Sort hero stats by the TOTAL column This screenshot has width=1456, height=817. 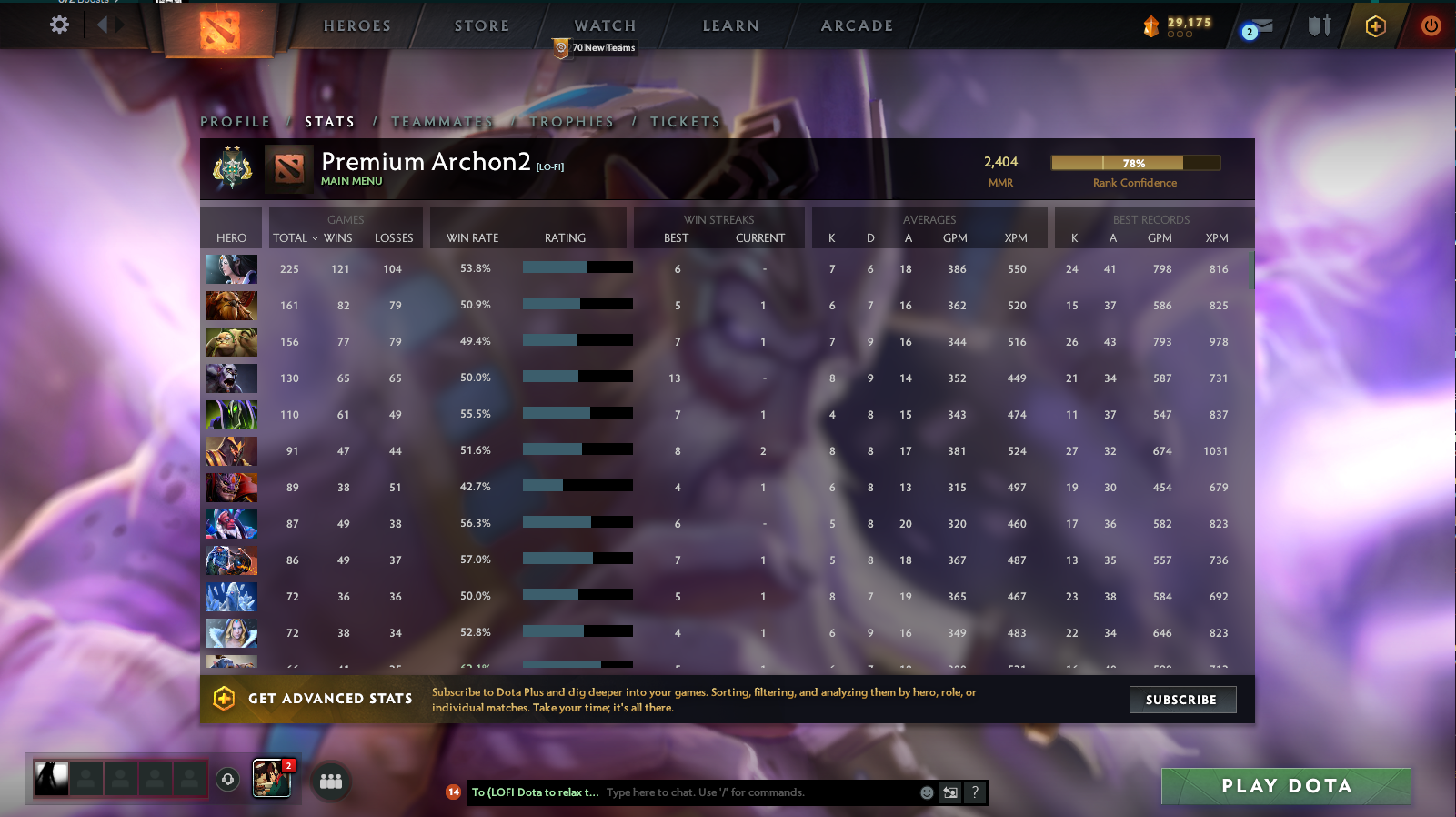[293, 237]
